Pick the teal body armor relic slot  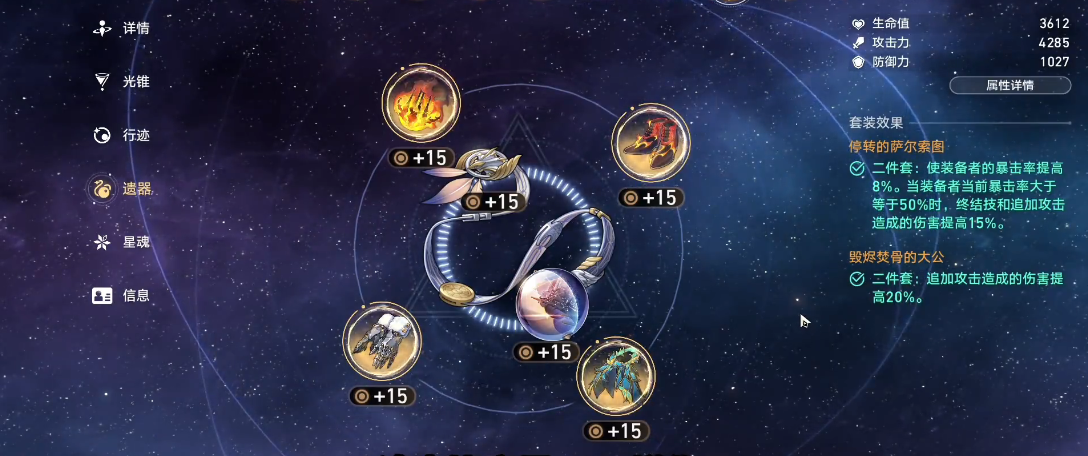coord(616,376)
